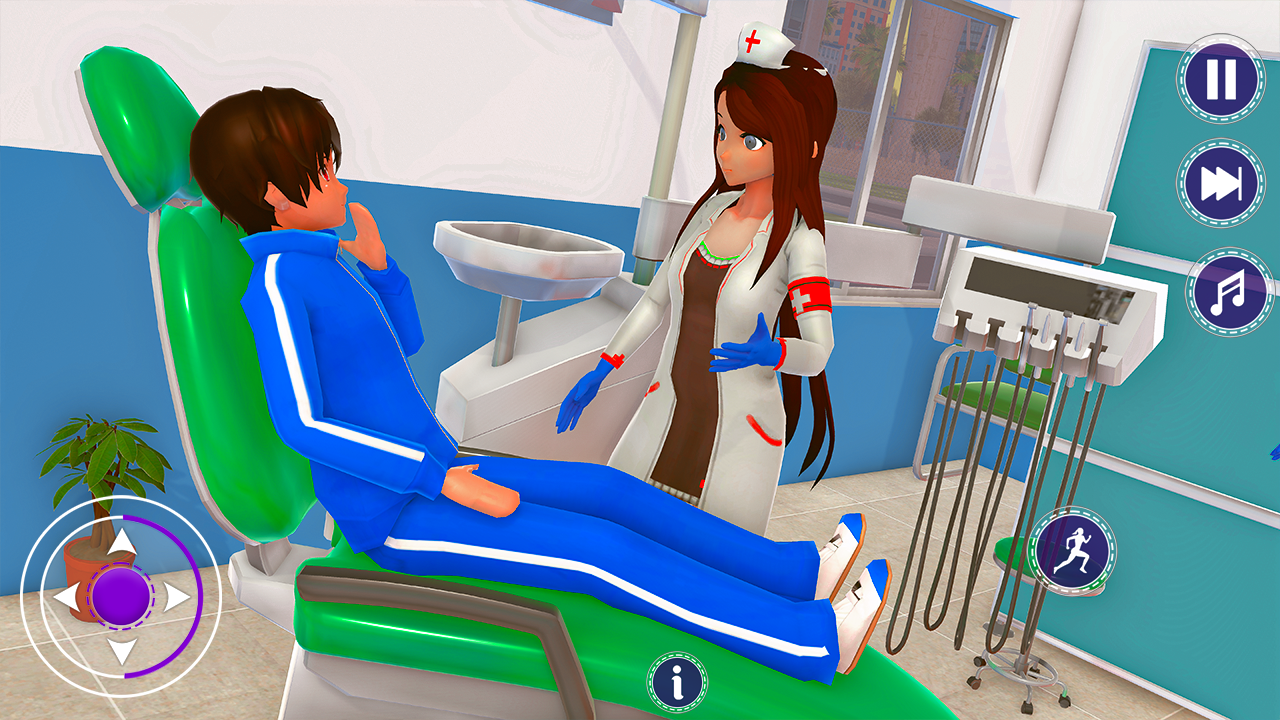1280x720 pixels.
Task: Click the nurse character
Action: coord(740,300)
